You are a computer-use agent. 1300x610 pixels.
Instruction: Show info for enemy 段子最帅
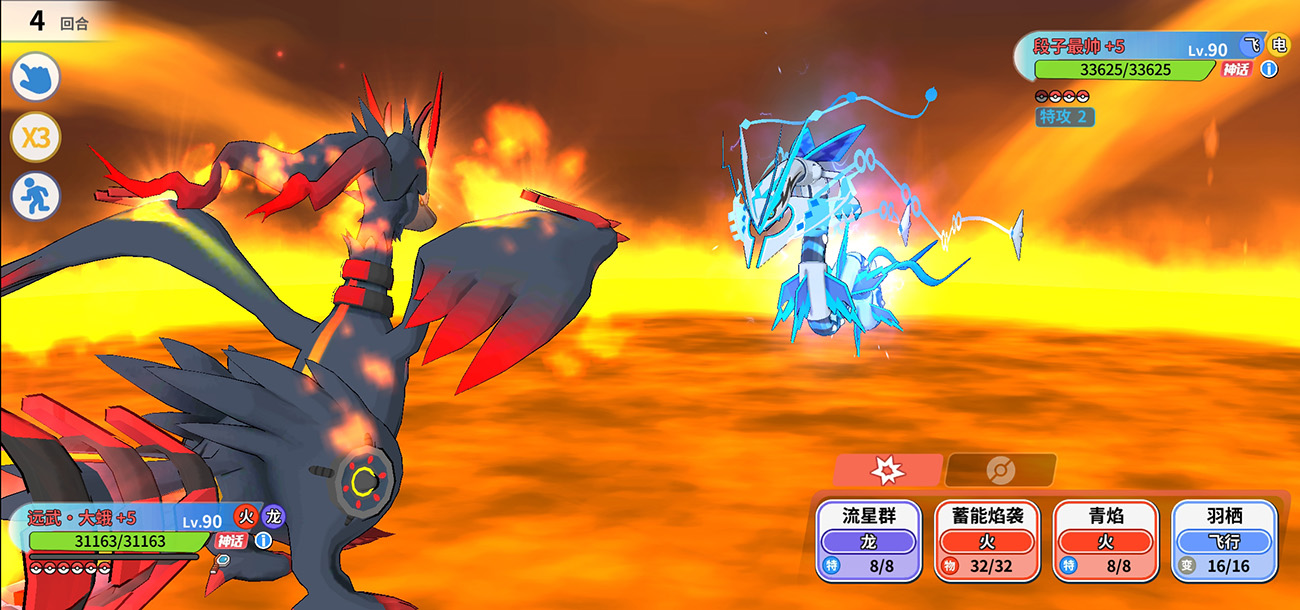1269,69
